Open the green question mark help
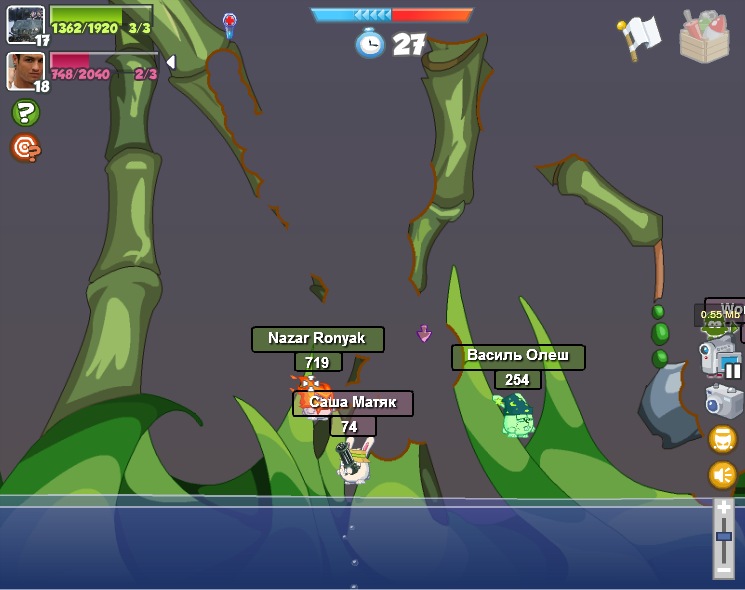Screen dimensions: 745x590 [x=25, y=113]
